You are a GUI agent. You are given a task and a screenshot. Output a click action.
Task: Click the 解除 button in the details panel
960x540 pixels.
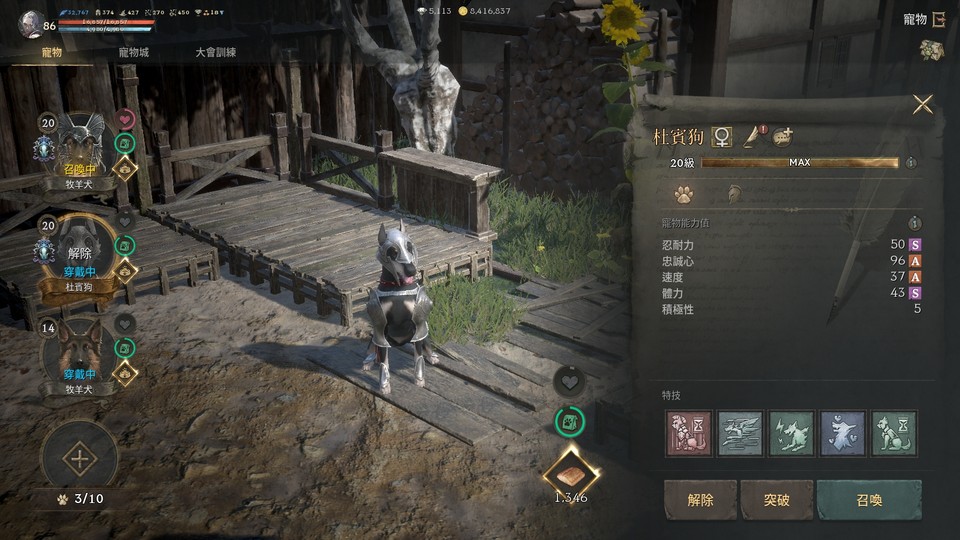point(700,500)
